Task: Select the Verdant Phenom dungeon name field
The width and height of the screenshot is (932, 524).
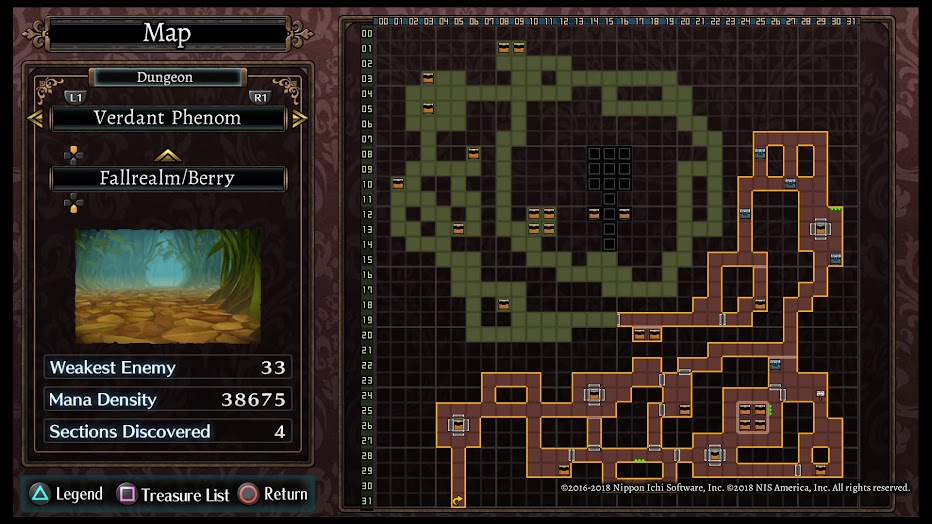Action: (x=167, y=118)
